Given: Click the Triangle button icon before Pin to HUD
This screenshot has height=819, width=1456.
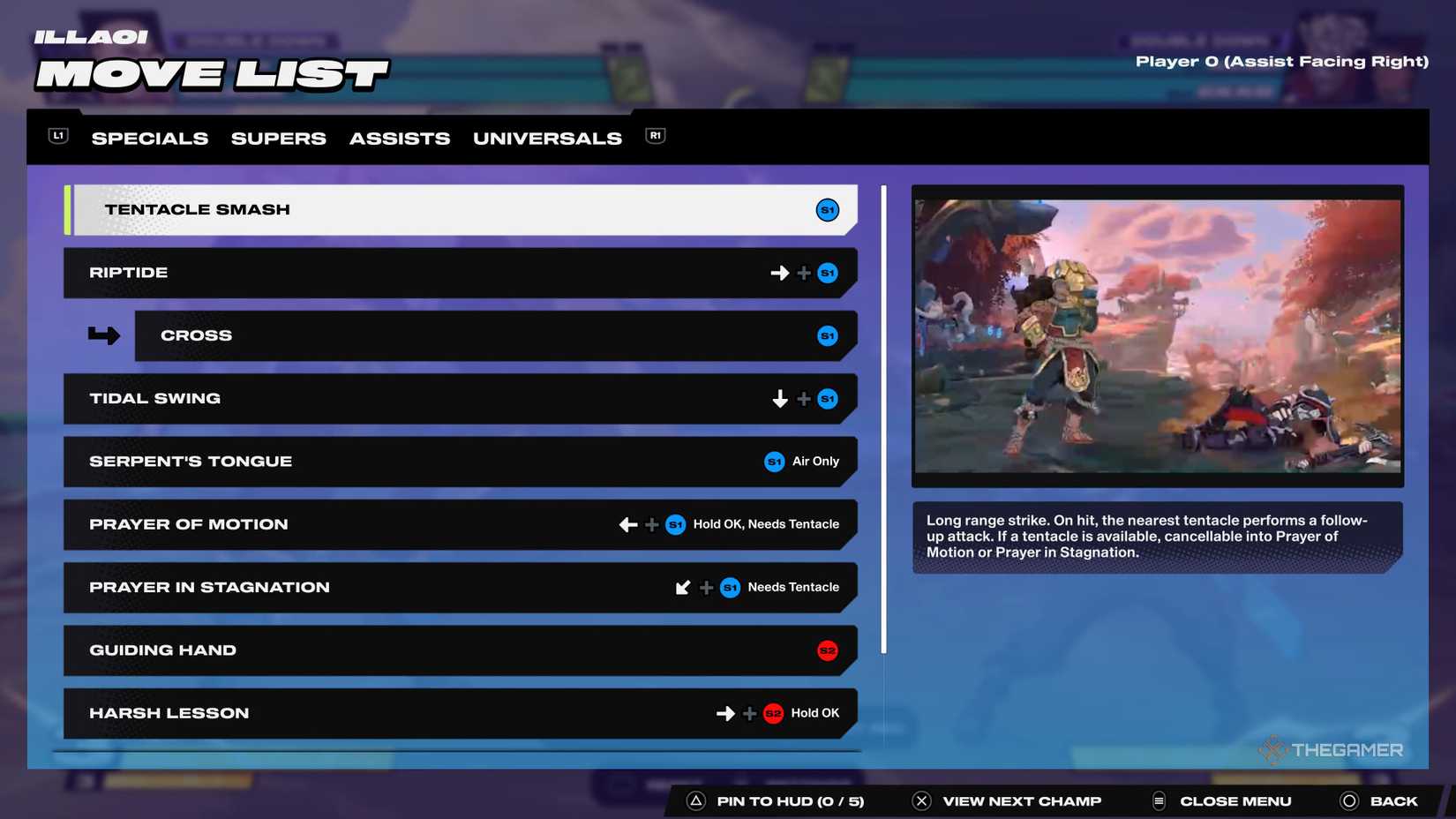Looking at the screenshot, I should coord(696,800).
